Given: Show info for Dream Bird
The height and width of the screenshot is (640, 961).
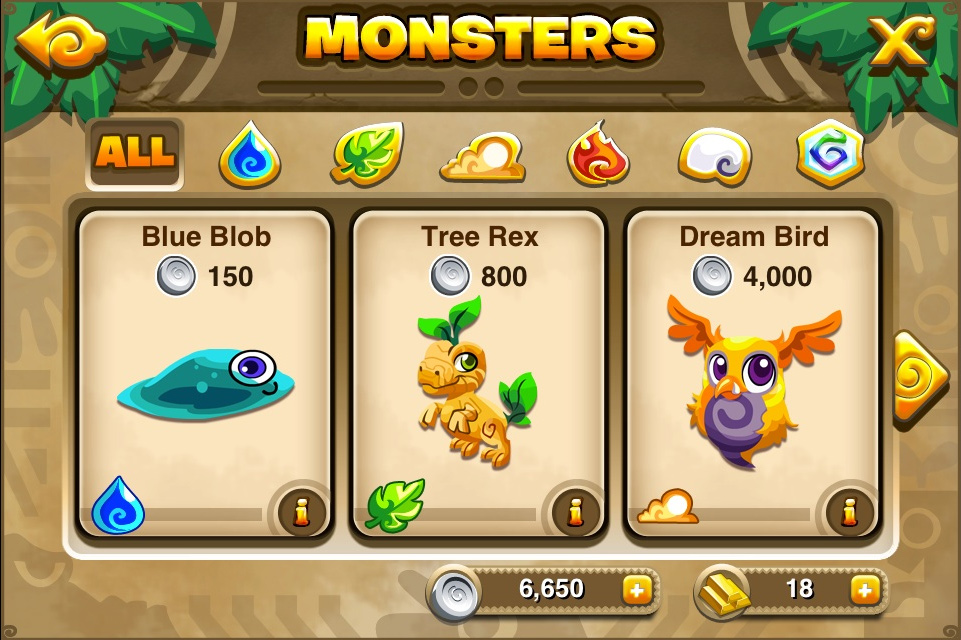Looking at the screenshot, I should (x=849, y=512).
